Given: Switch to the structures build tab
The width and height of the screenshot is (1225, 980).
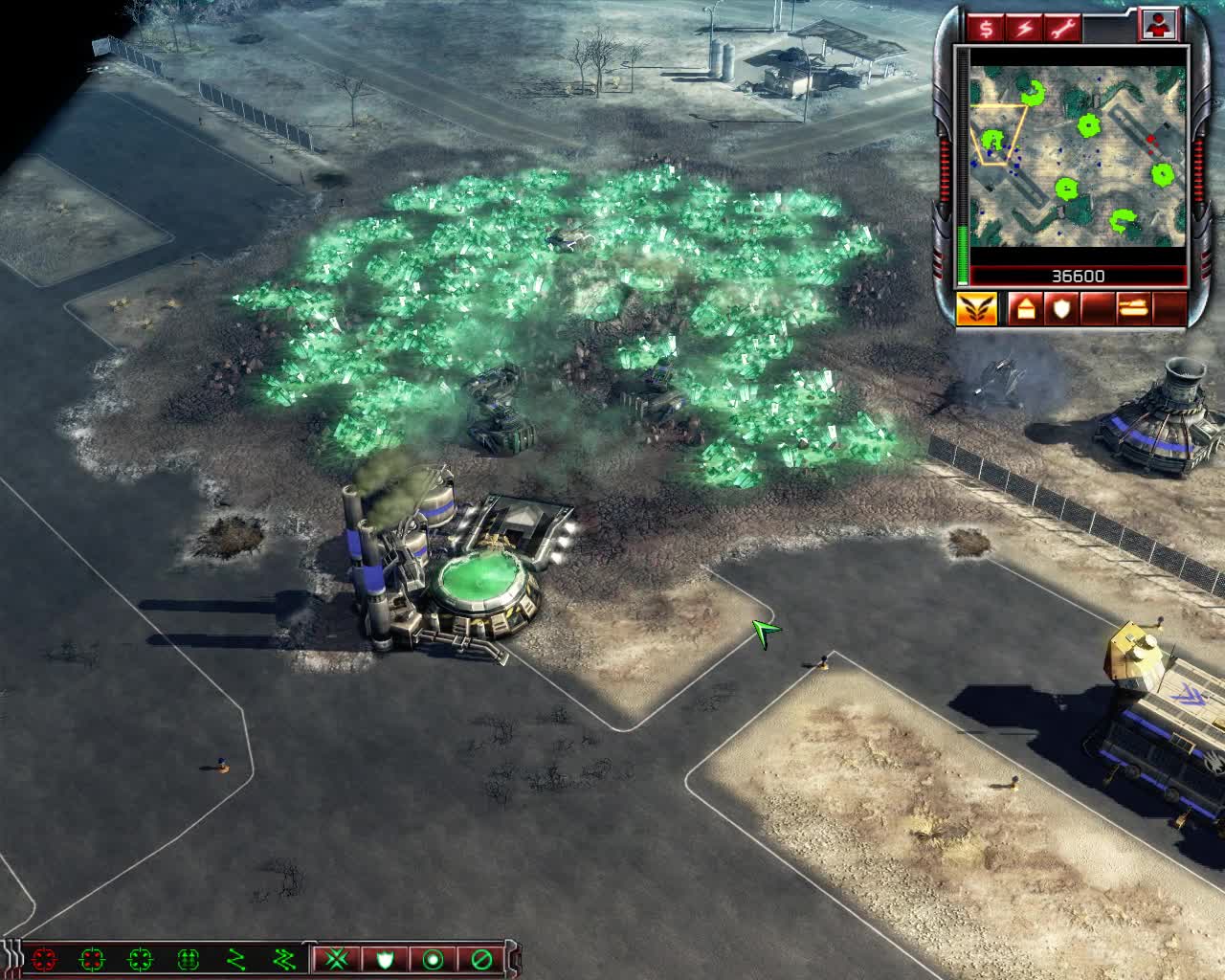Looking at the screenshot, I should pos(1024,307).
